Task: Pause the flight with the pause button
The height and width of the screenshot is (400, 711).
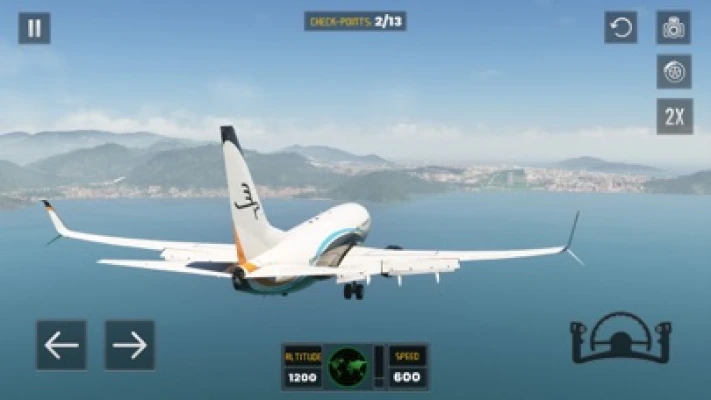Action: point(34,28)
